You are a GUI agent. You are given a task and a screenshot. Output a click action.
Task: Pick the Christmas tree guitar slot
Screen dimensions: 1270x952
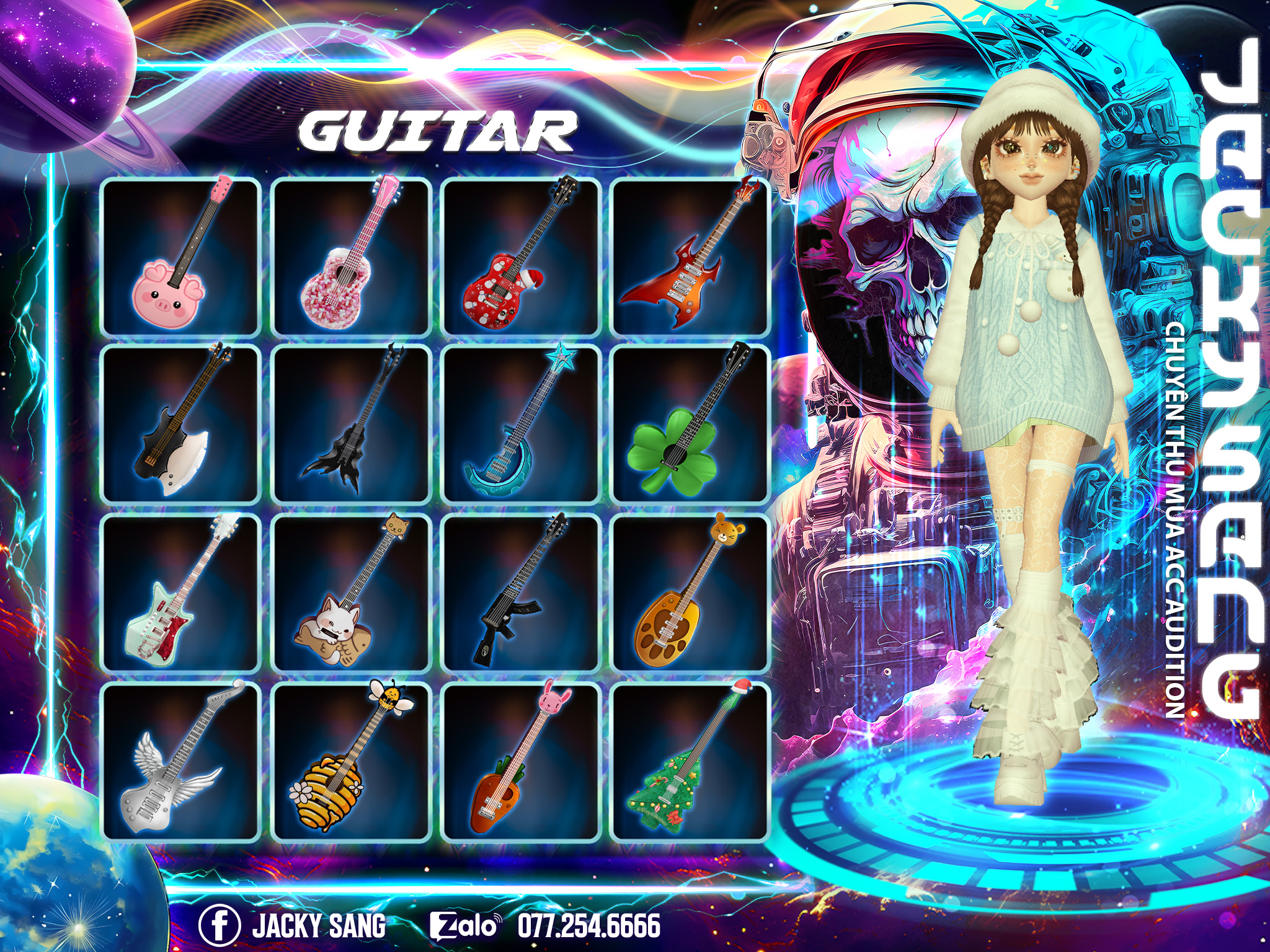click(x=690, y=761)
